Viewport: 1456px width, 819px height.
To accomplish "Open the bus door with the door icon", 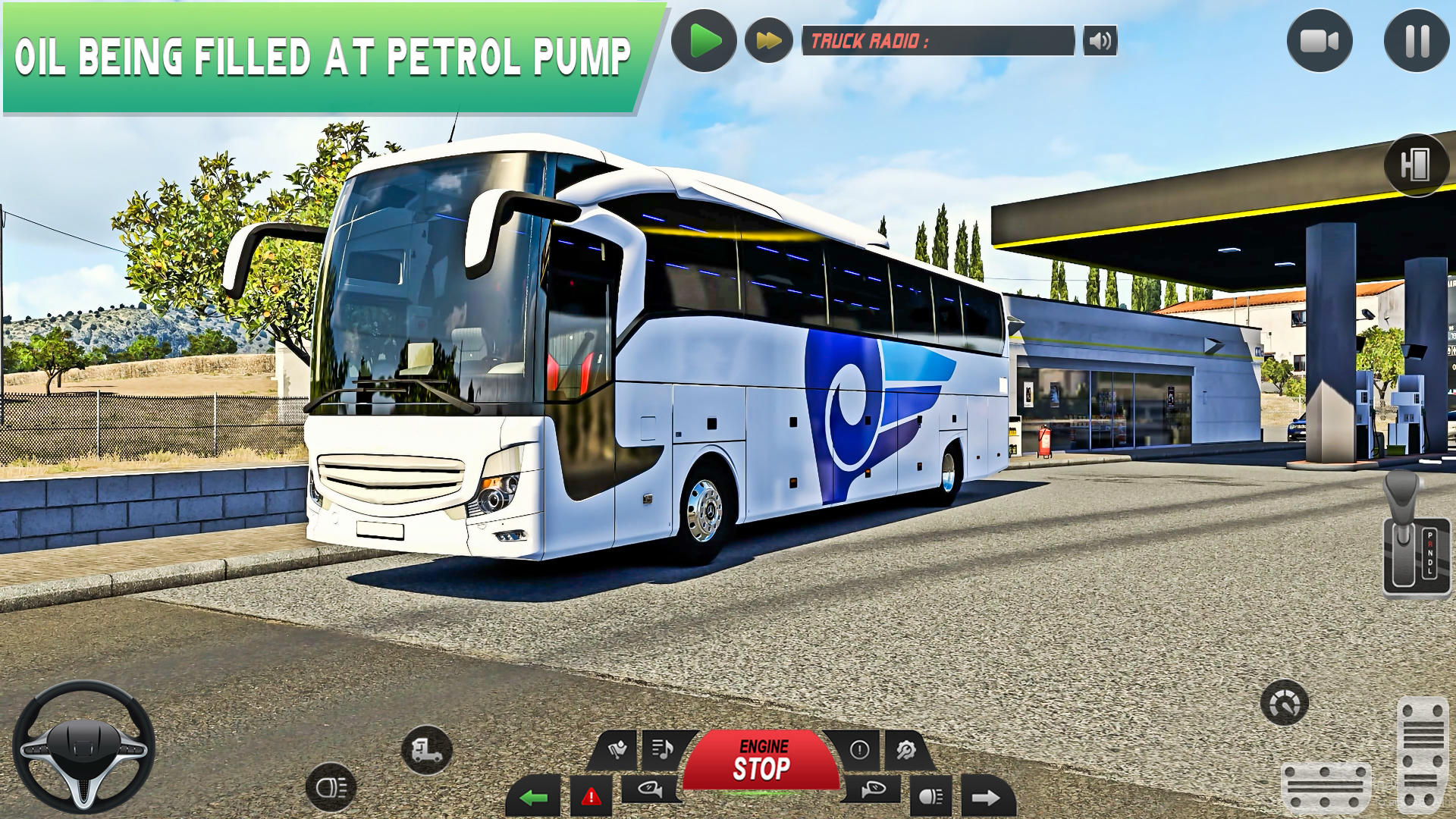I will tap(1416, 165).
